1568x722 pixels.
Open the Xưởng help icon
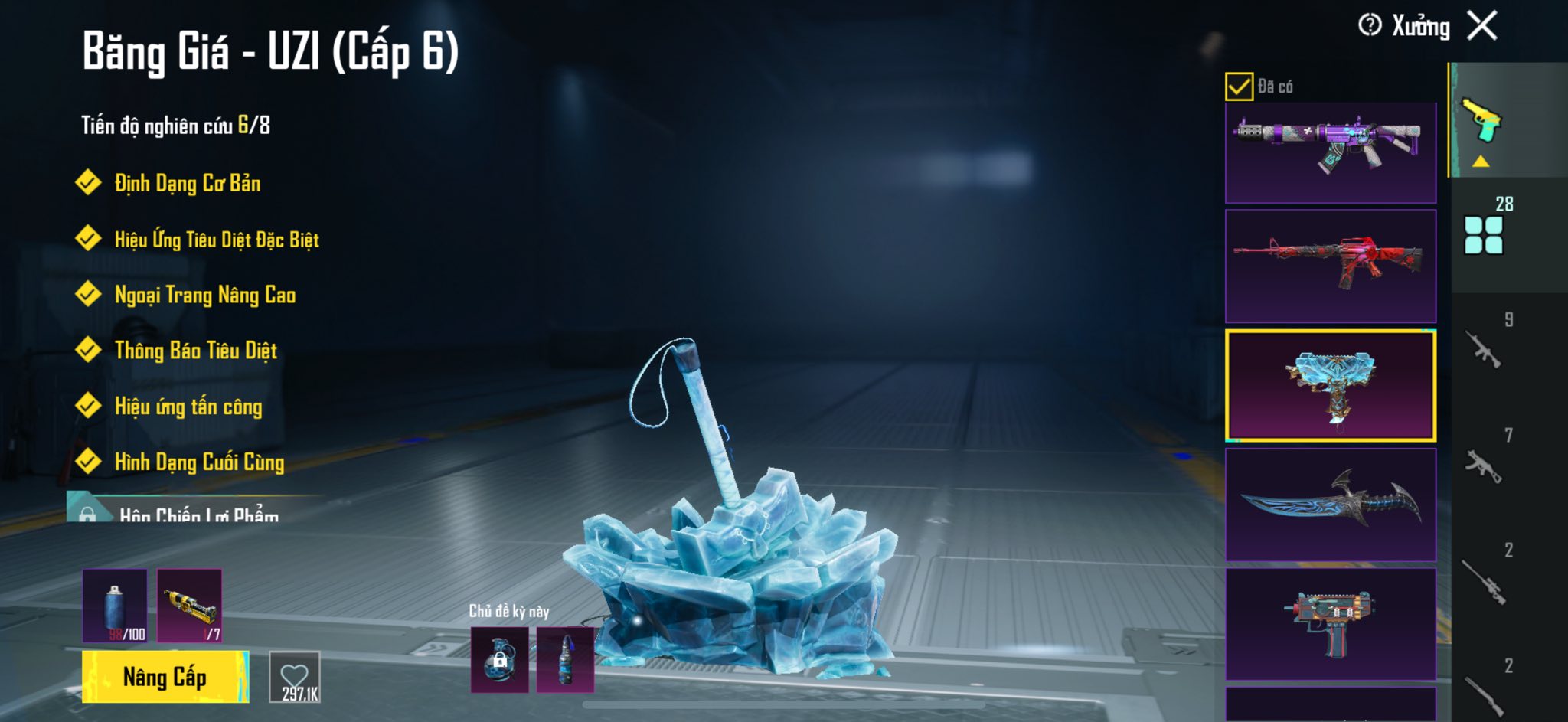click(x=1370, y=25)
